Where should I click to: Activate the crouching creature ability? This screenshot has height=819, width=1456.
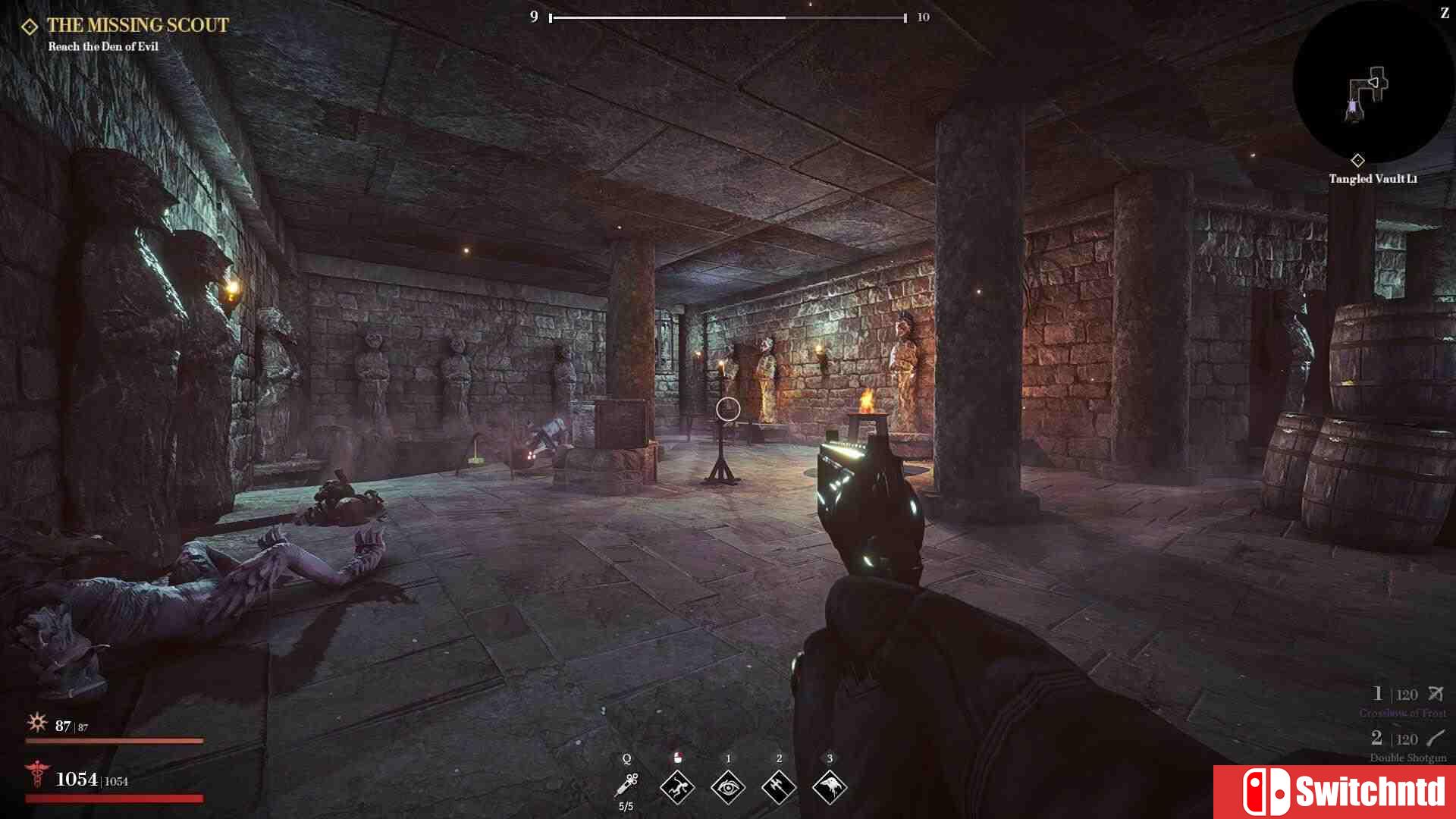pyautogui.click(x=677, y=787)
